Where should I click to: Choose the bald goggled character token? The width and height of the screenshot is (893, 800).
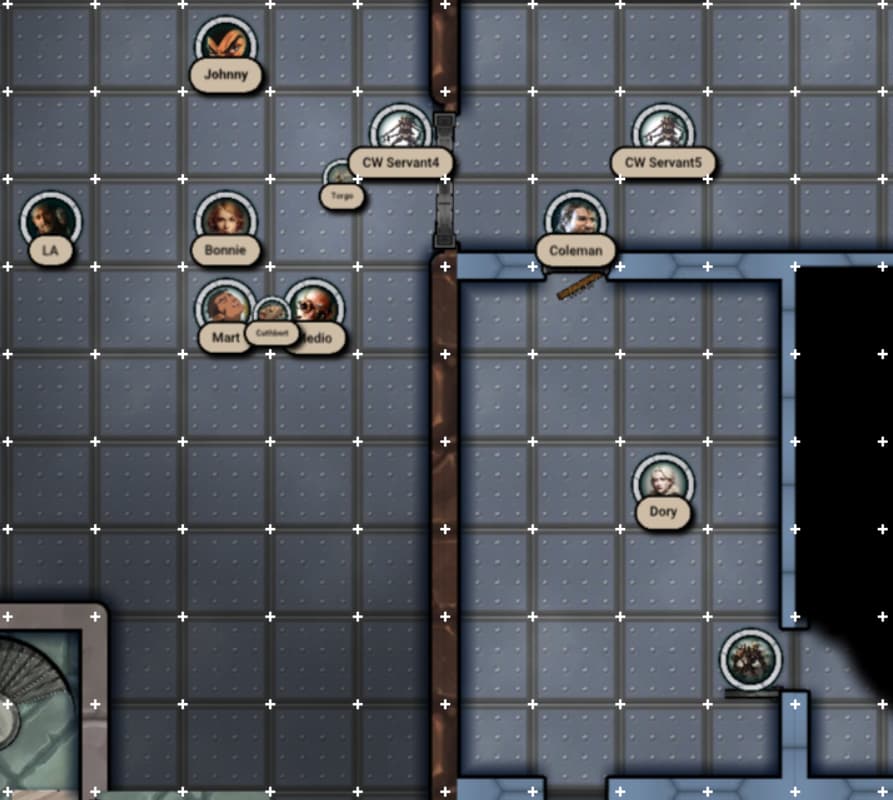tap(316, 307)
